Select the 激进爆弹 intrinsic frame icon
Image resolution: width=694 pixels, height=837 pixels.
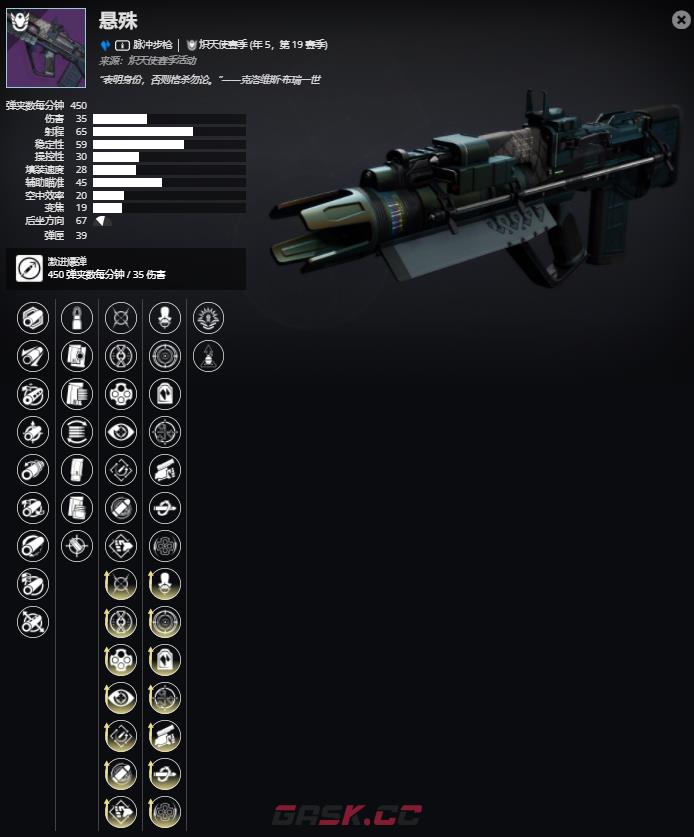29,269
